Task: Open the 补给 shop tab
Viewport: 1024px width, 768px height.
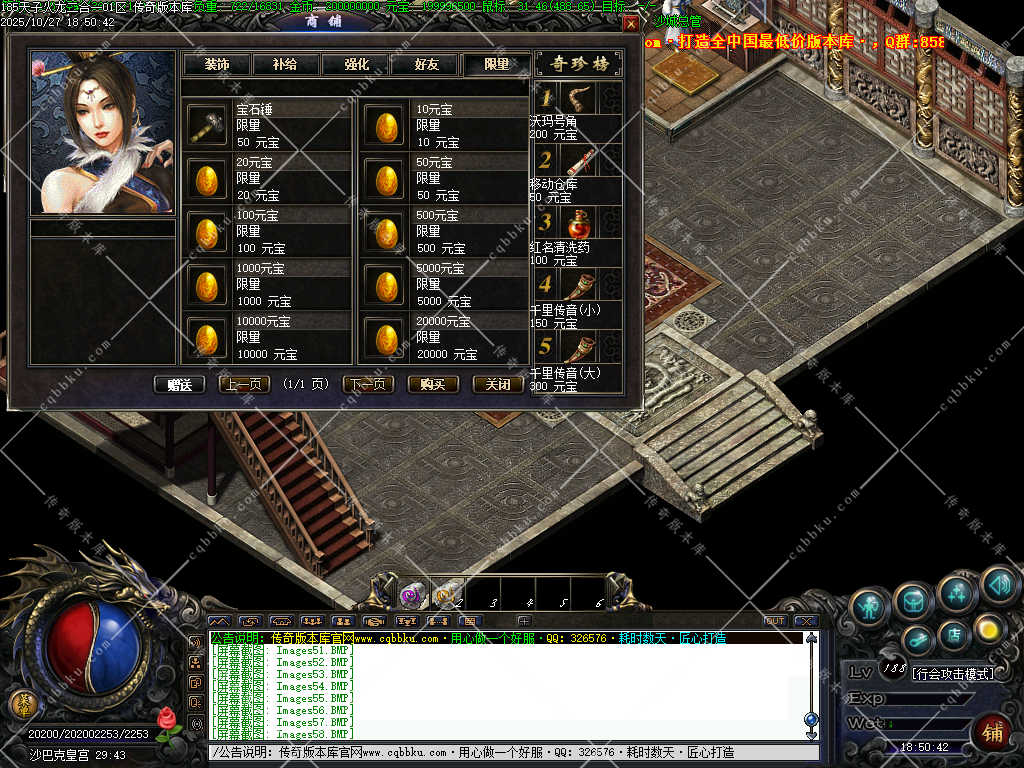Action: tap(285, 64)
